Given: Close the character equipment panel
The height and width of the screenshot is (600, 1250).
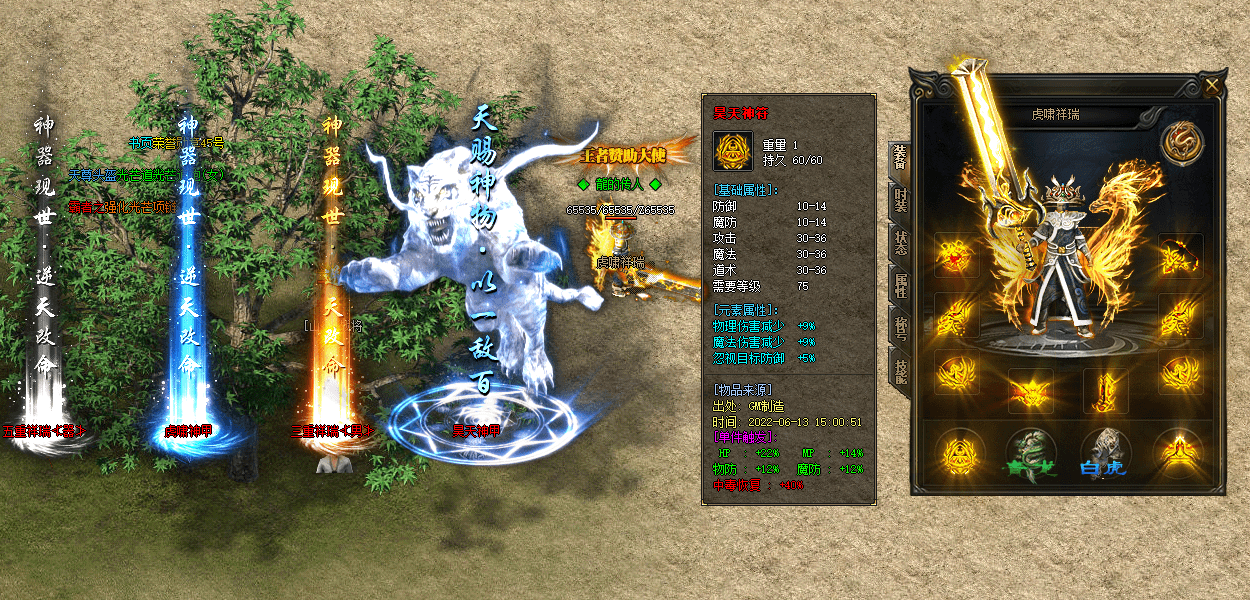Looking at the screenshot, I should coord(1213,86).
